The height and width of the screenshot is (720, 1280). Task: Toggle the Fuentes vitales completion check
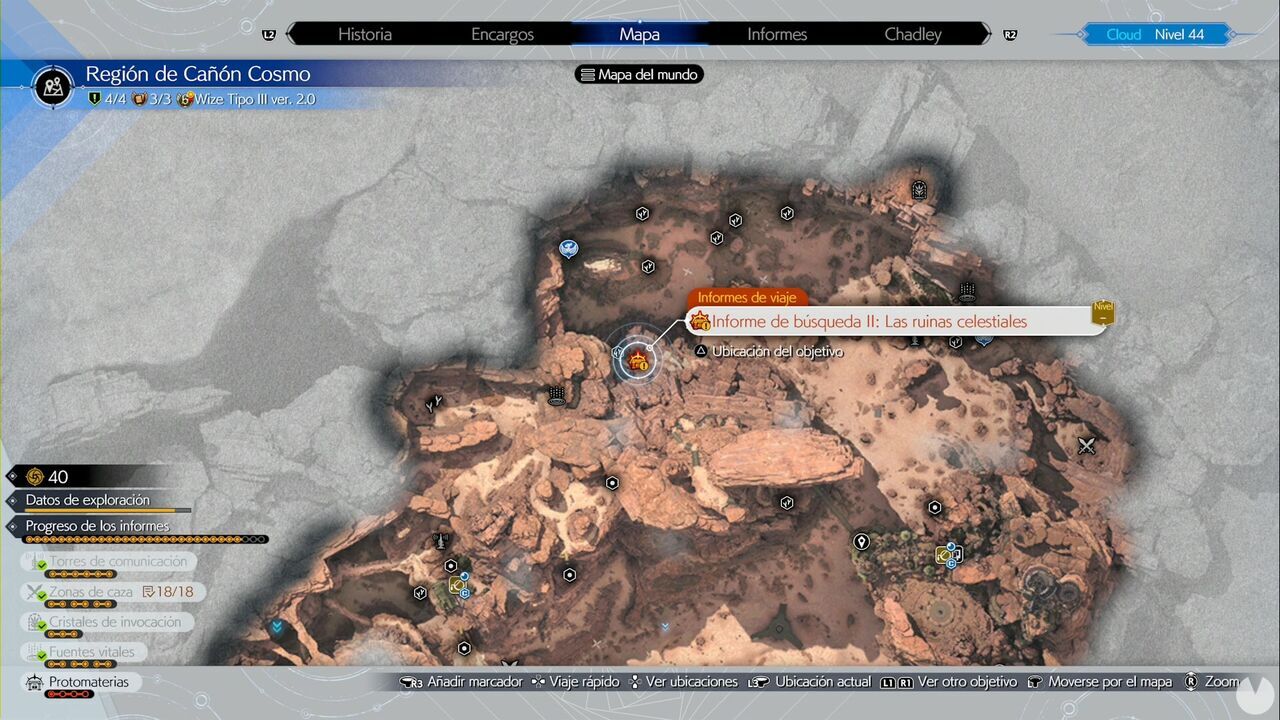[42, 656]
